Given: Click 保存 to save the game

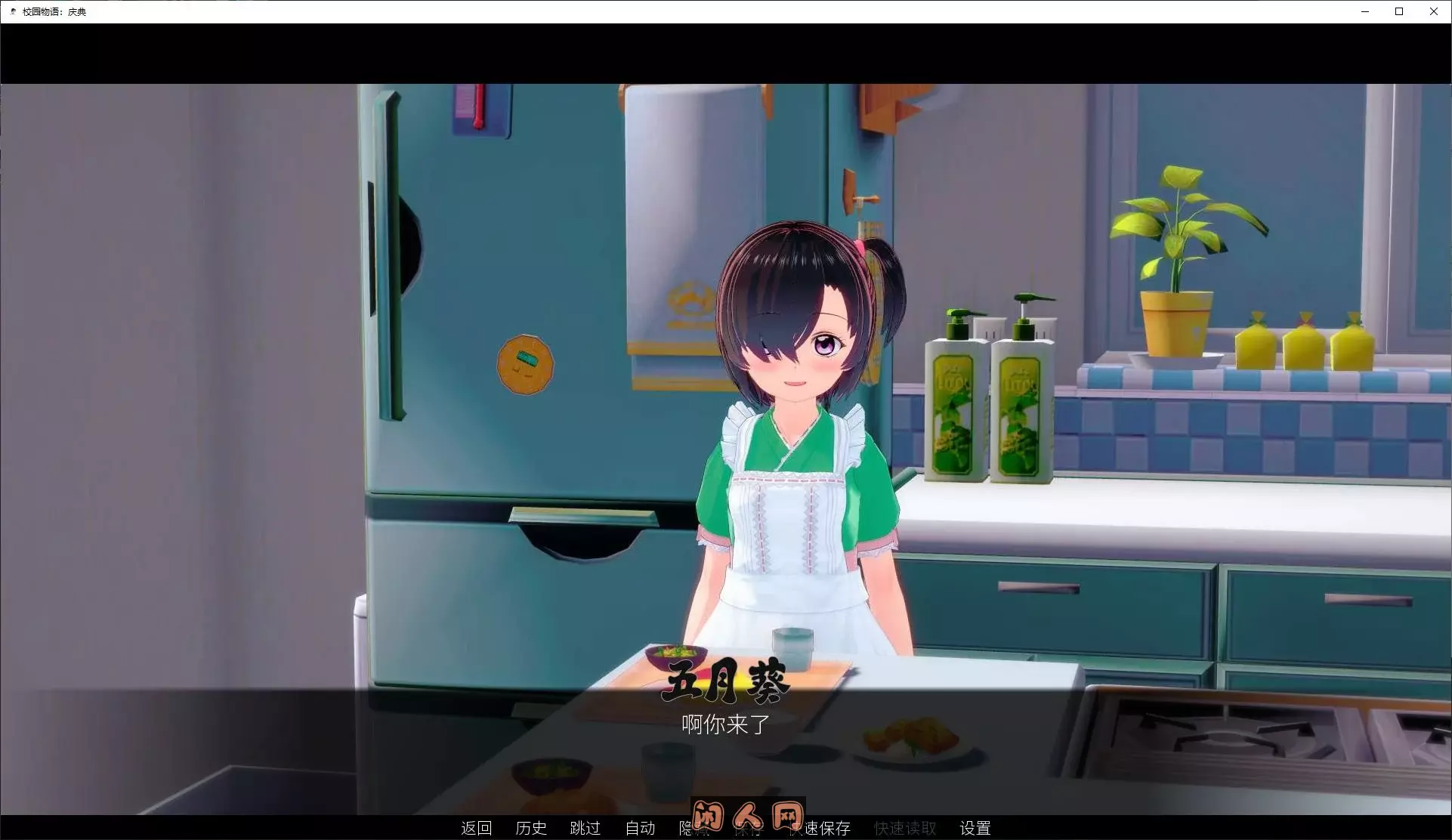Looking at the screenshot, I should [749, 828].
